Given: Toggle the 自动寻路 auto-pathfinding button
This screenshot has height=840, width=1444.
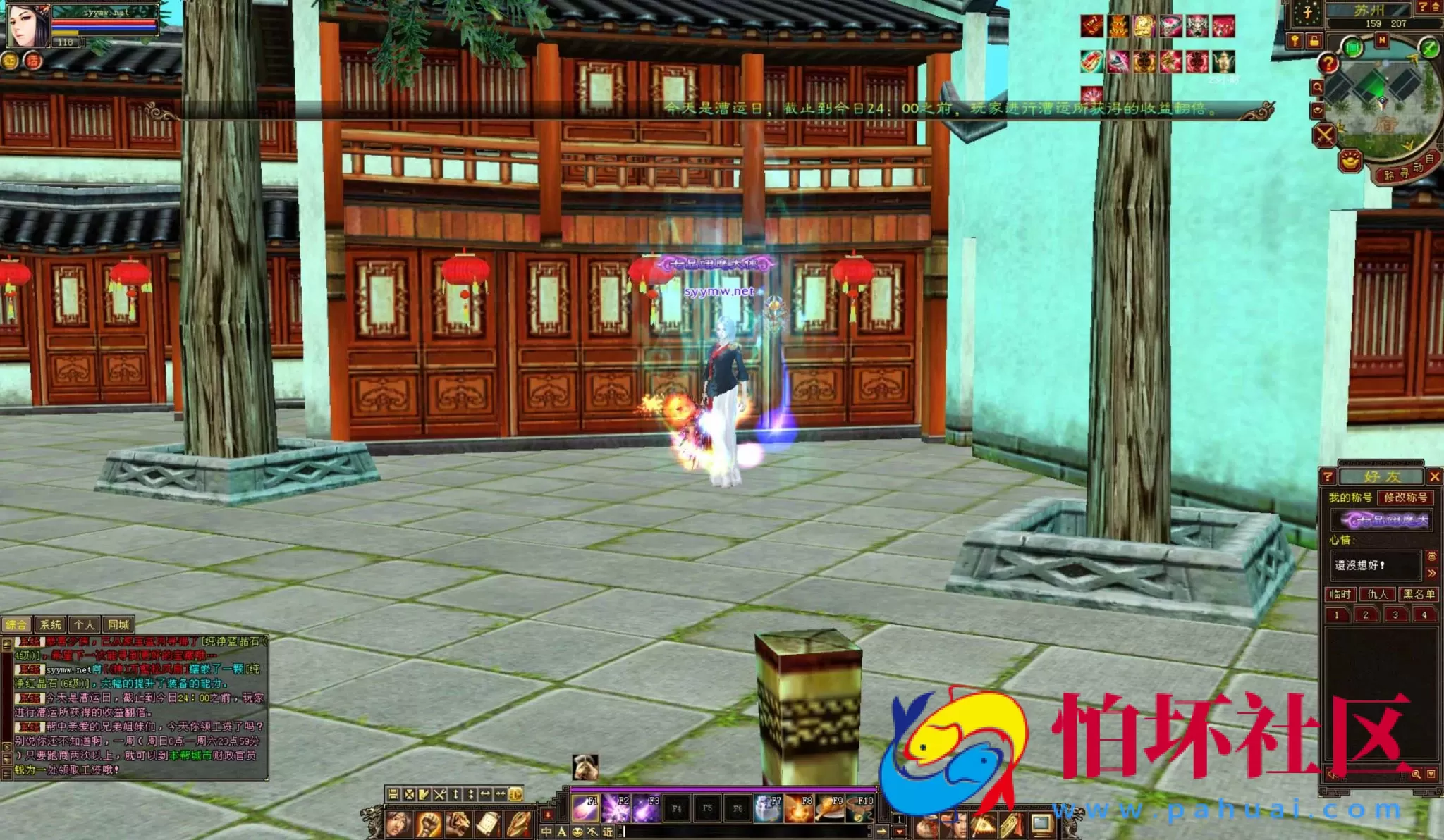Looking at the screenshot, I should point(1407,171).
